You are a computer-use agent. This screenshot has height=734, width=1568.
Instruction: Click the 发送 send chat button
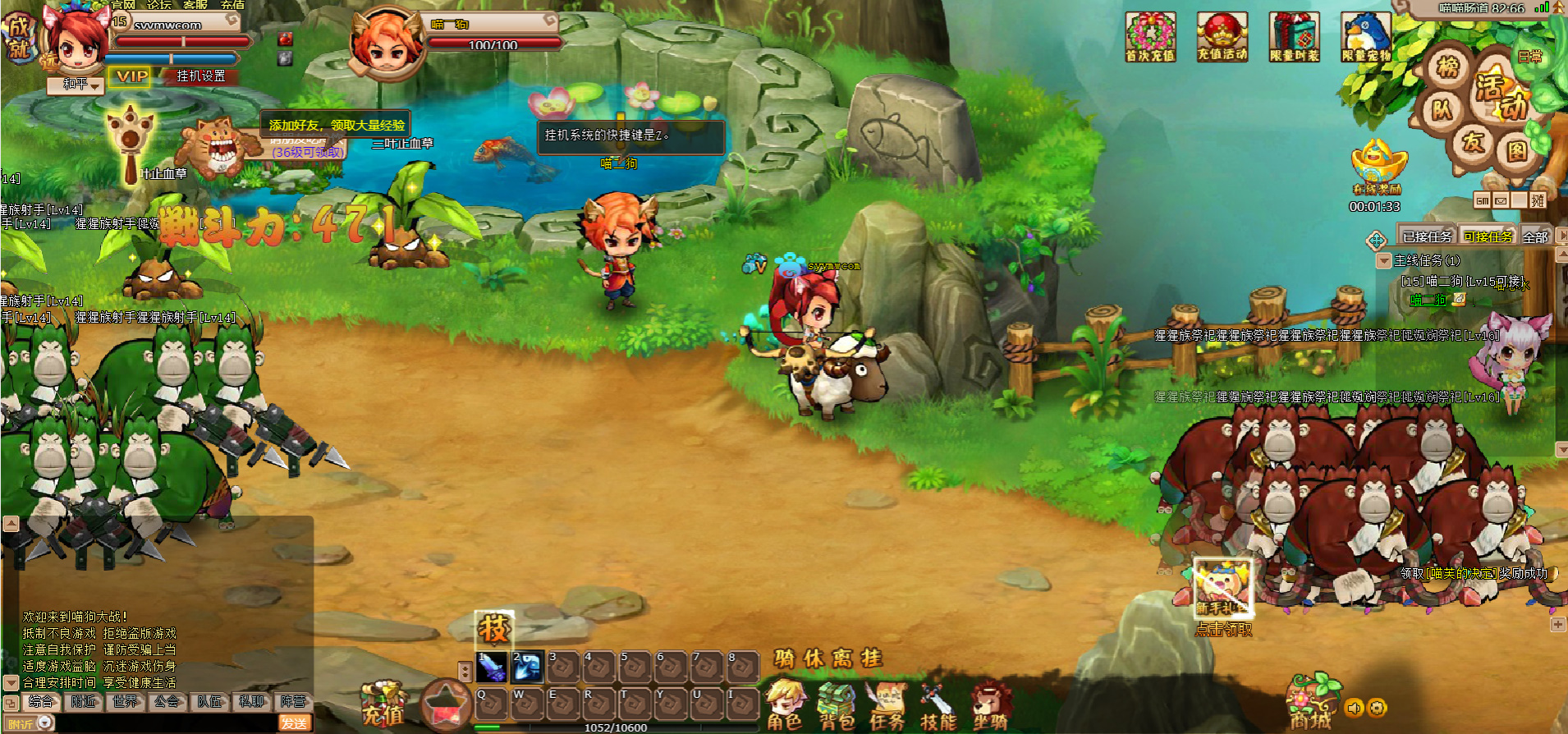coord(294,723)
